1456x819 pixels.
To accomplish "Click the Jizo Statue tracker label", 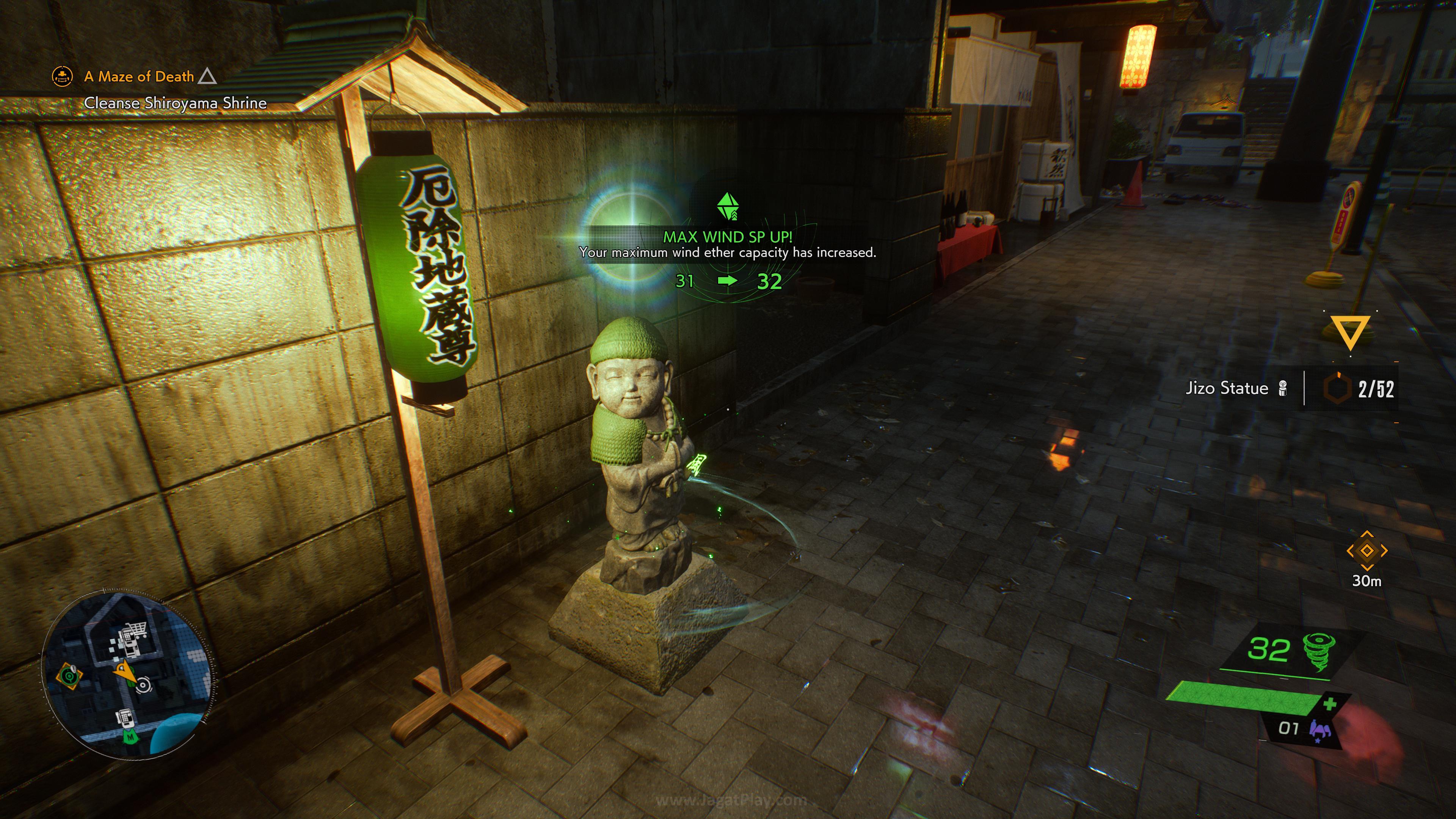I will 1227,388.
